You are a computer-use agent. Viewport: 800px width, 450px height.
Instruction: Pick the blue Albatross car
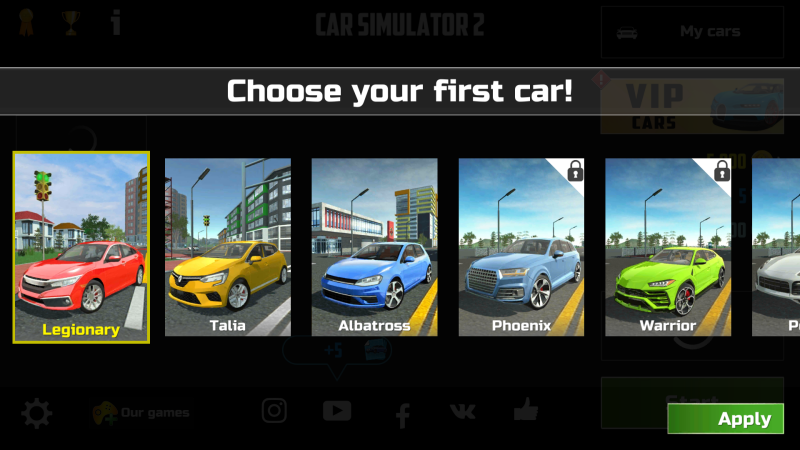click(x=374, y=247)
